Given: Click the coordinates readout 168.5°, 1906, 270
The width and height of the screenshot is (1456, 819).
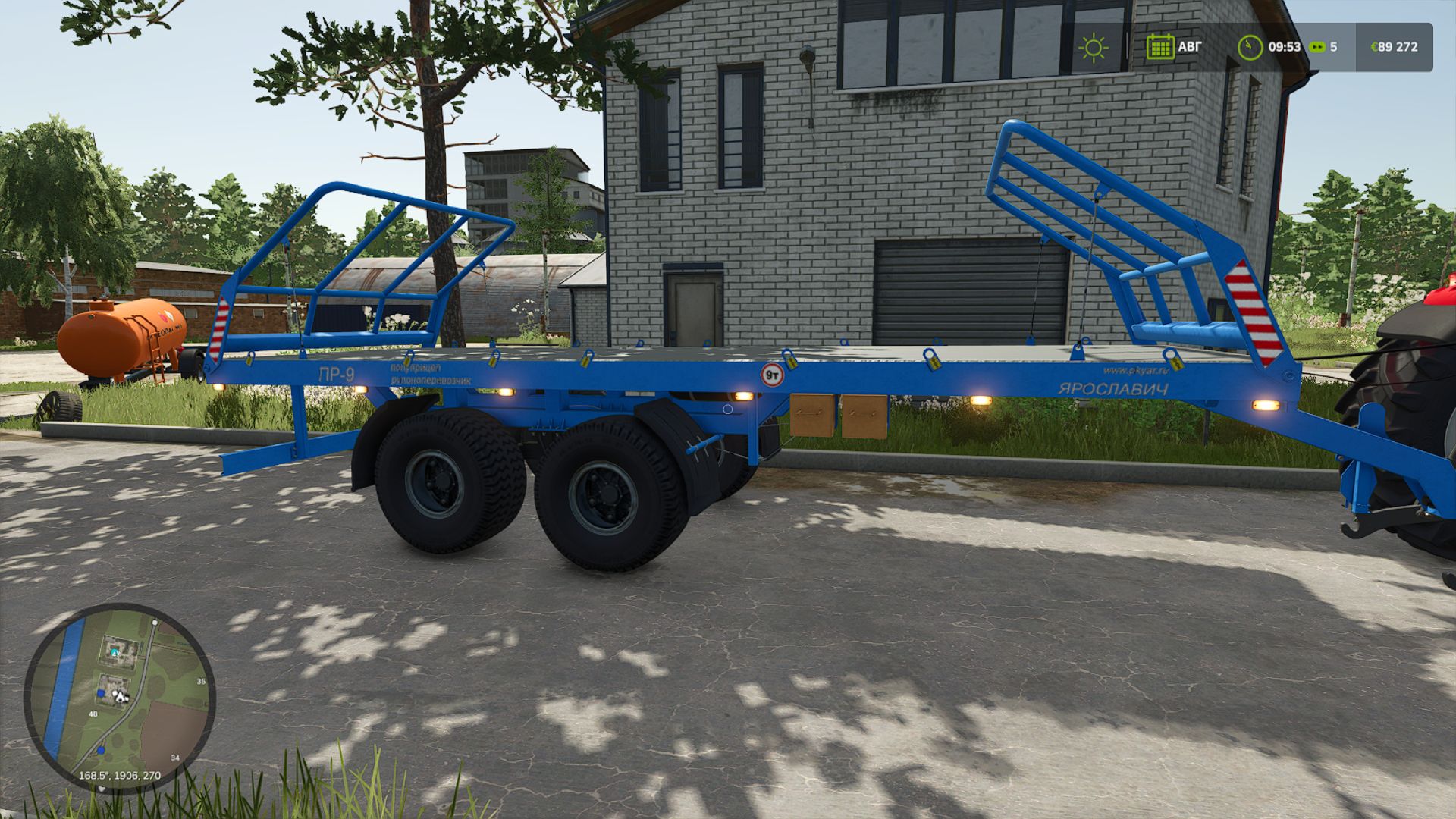Looking at the screenshot, I should (118, 775).
